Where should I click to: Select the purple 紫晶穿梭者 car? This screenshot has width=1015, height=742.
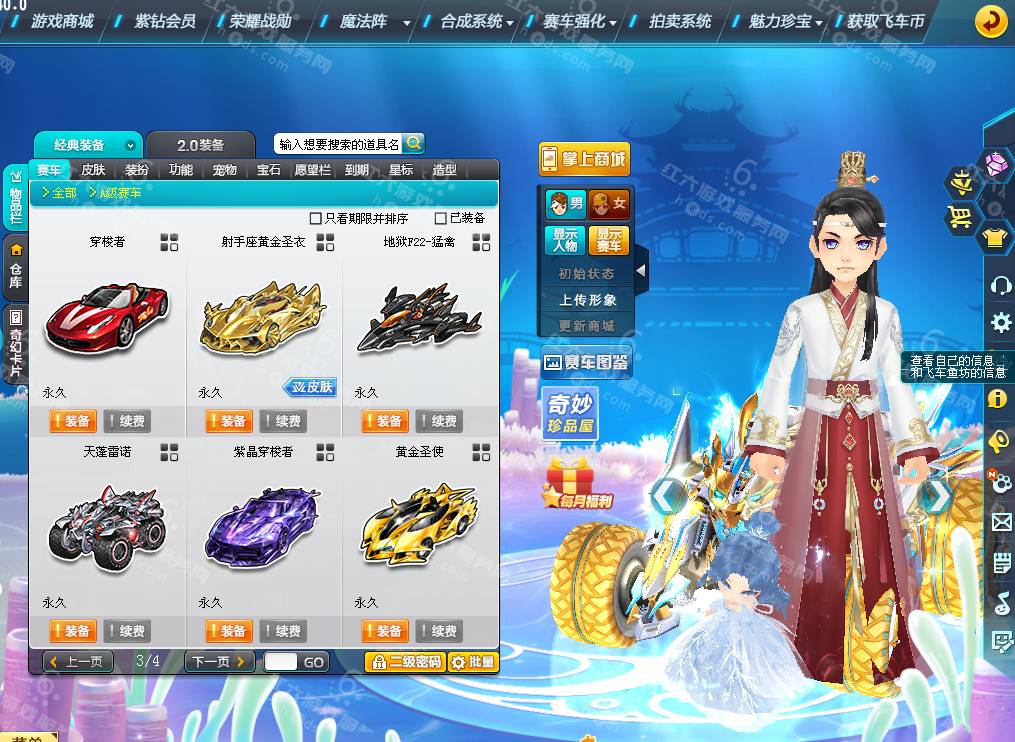point(262,523)
